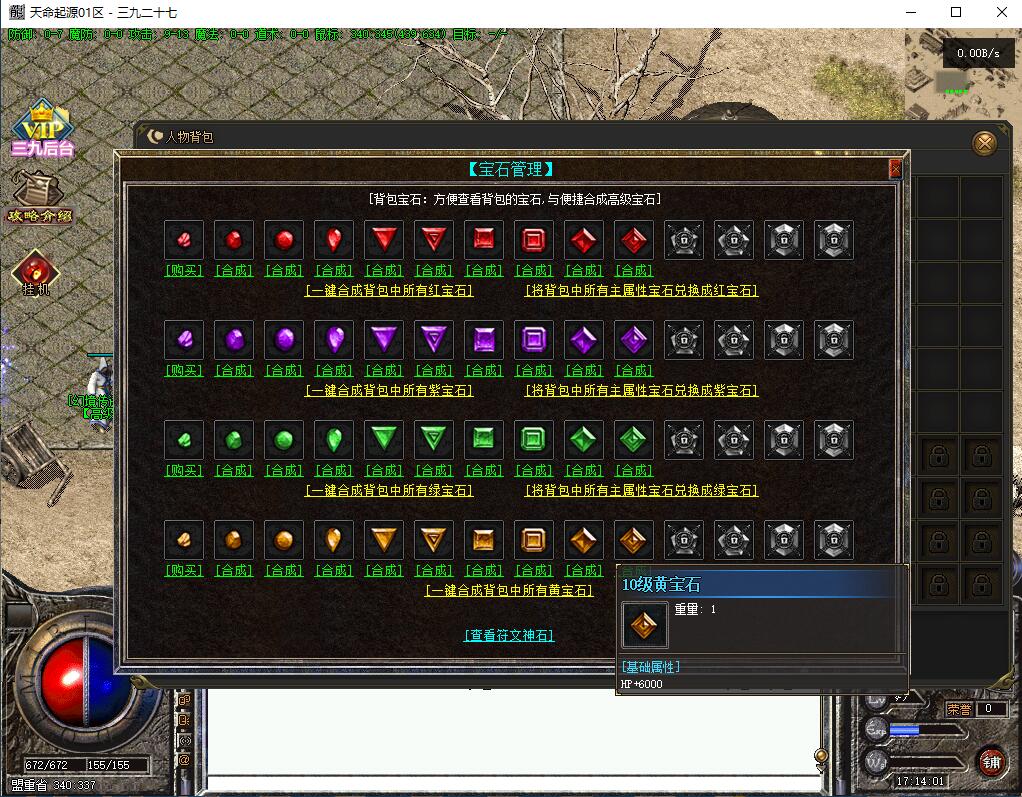Buy a level 1 purple gem
The width and height of the screenshot is (1022, 797).
(184, 370)
